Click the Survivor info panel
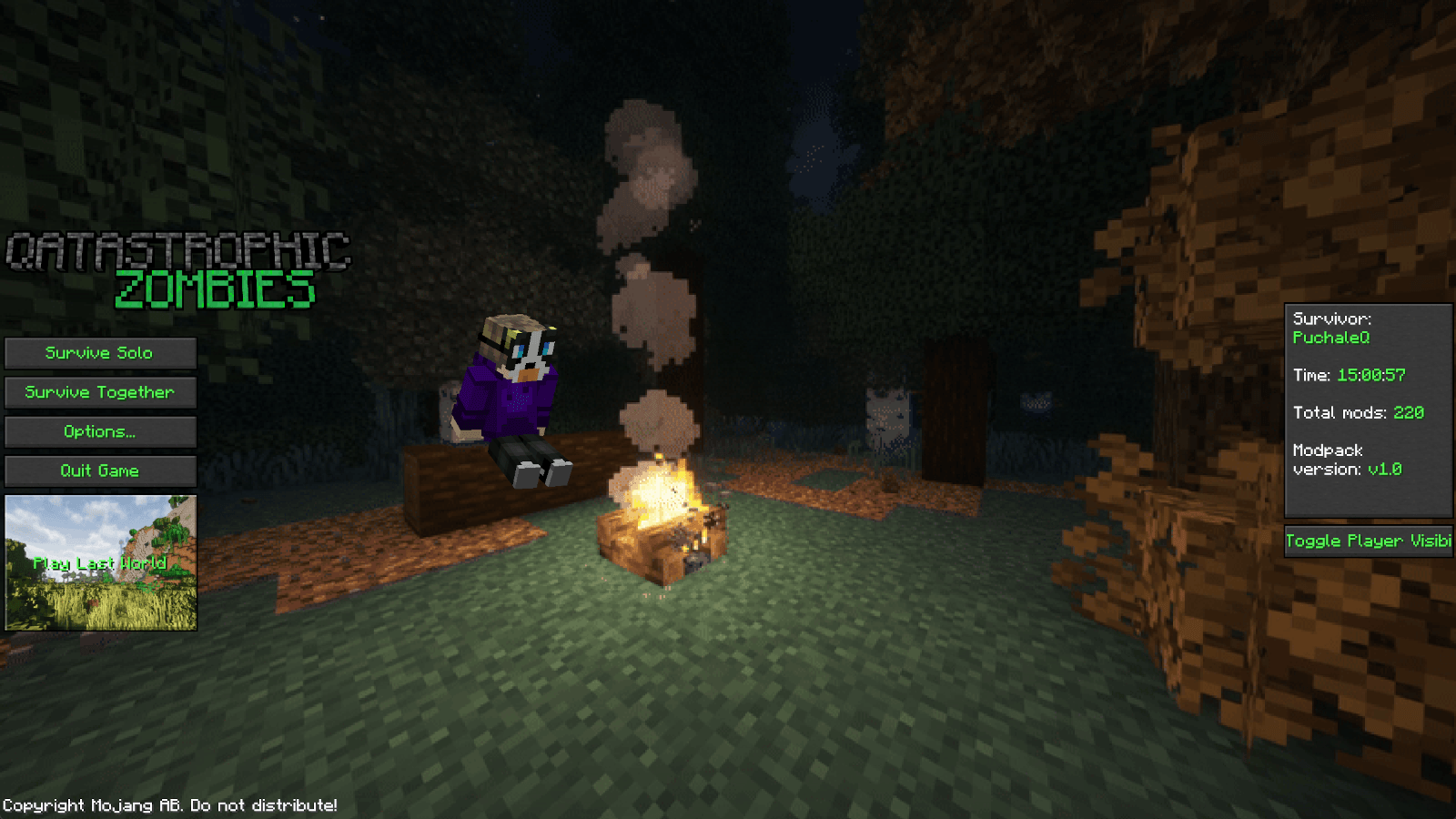Image resolution: width=1456 pixels, height=819 pixels. click(x=1369, y=409)
